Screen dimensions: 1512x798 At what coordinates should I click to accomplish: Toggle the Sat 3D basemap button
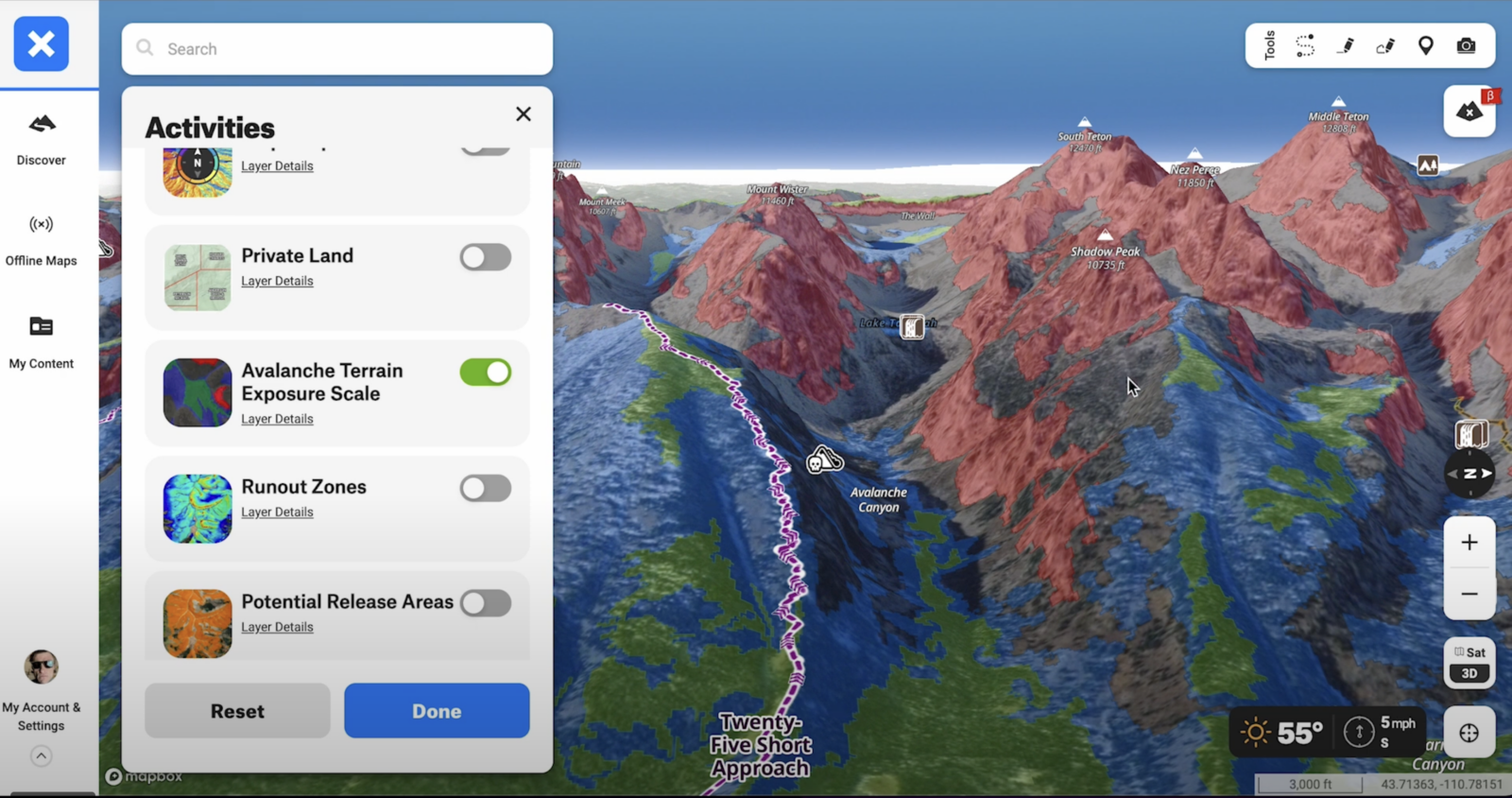1469,663
